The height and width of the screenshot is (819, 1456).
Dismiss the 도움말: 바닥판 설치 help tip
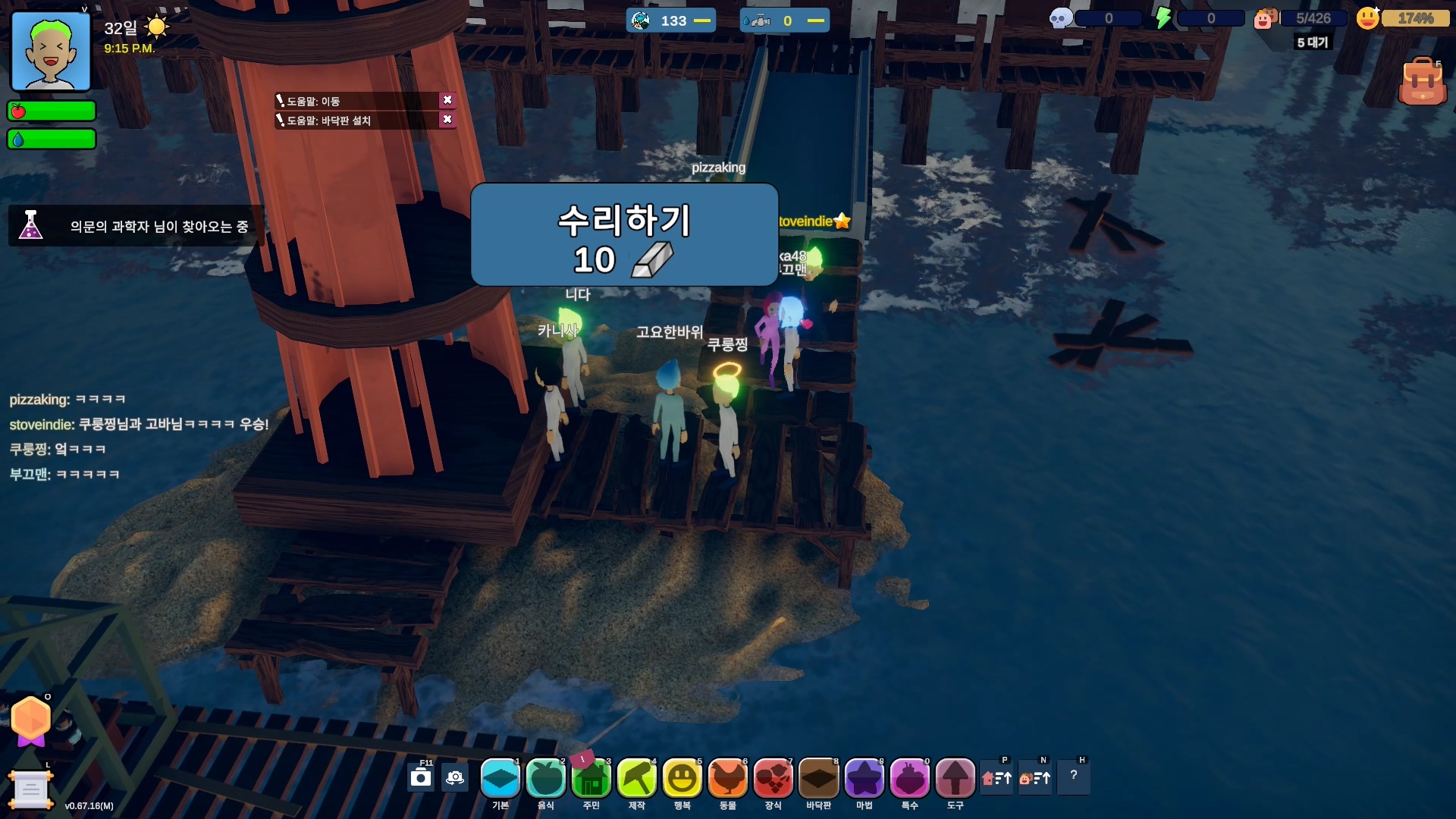pos(447,120)
